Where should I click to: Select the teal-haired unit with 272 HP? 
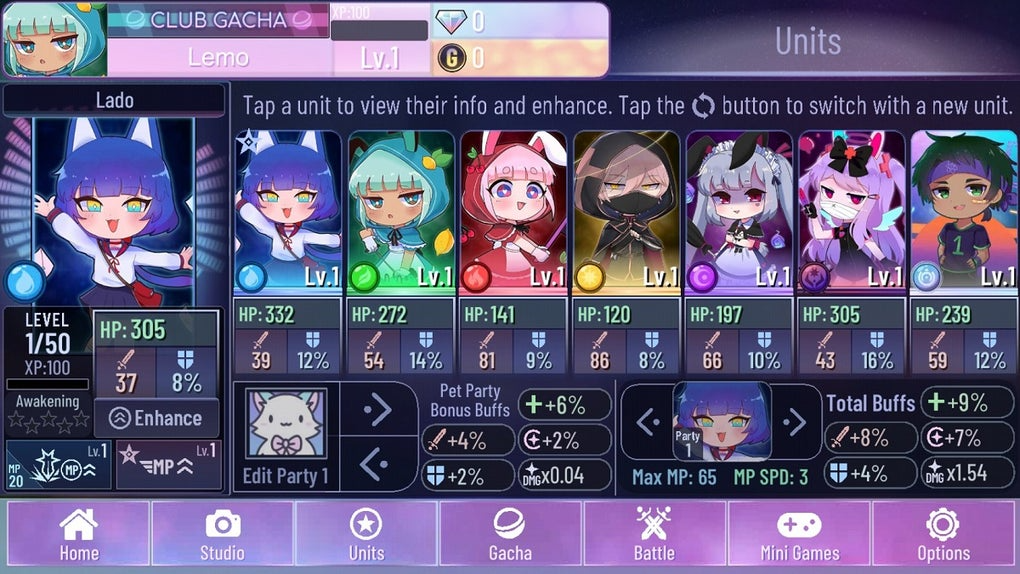click(x=401, y=212)
